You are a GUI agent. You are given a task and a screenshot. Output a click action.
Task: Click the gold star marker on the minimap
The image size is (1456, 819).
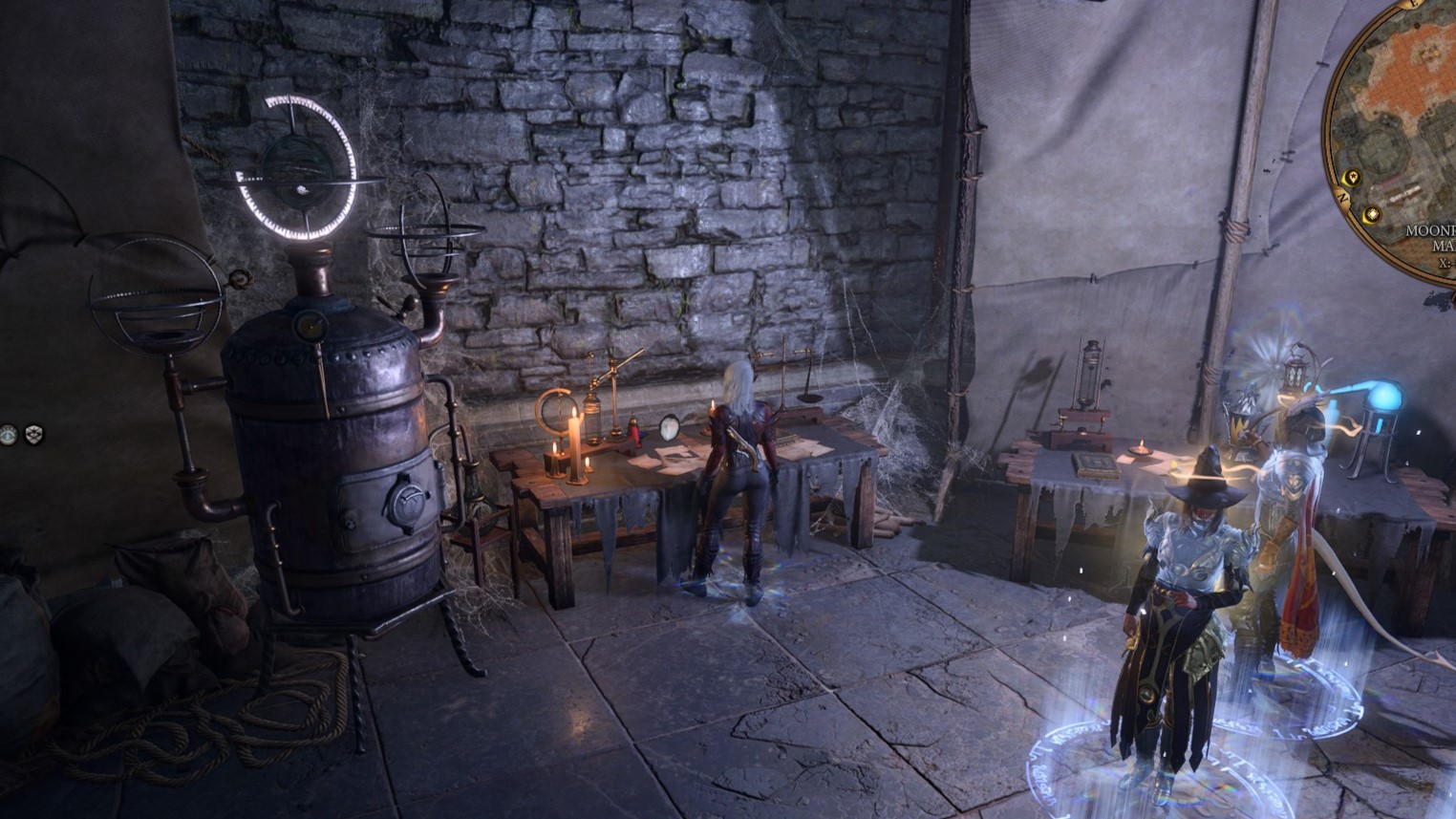pyautogui.click(x=1353, y=177)
